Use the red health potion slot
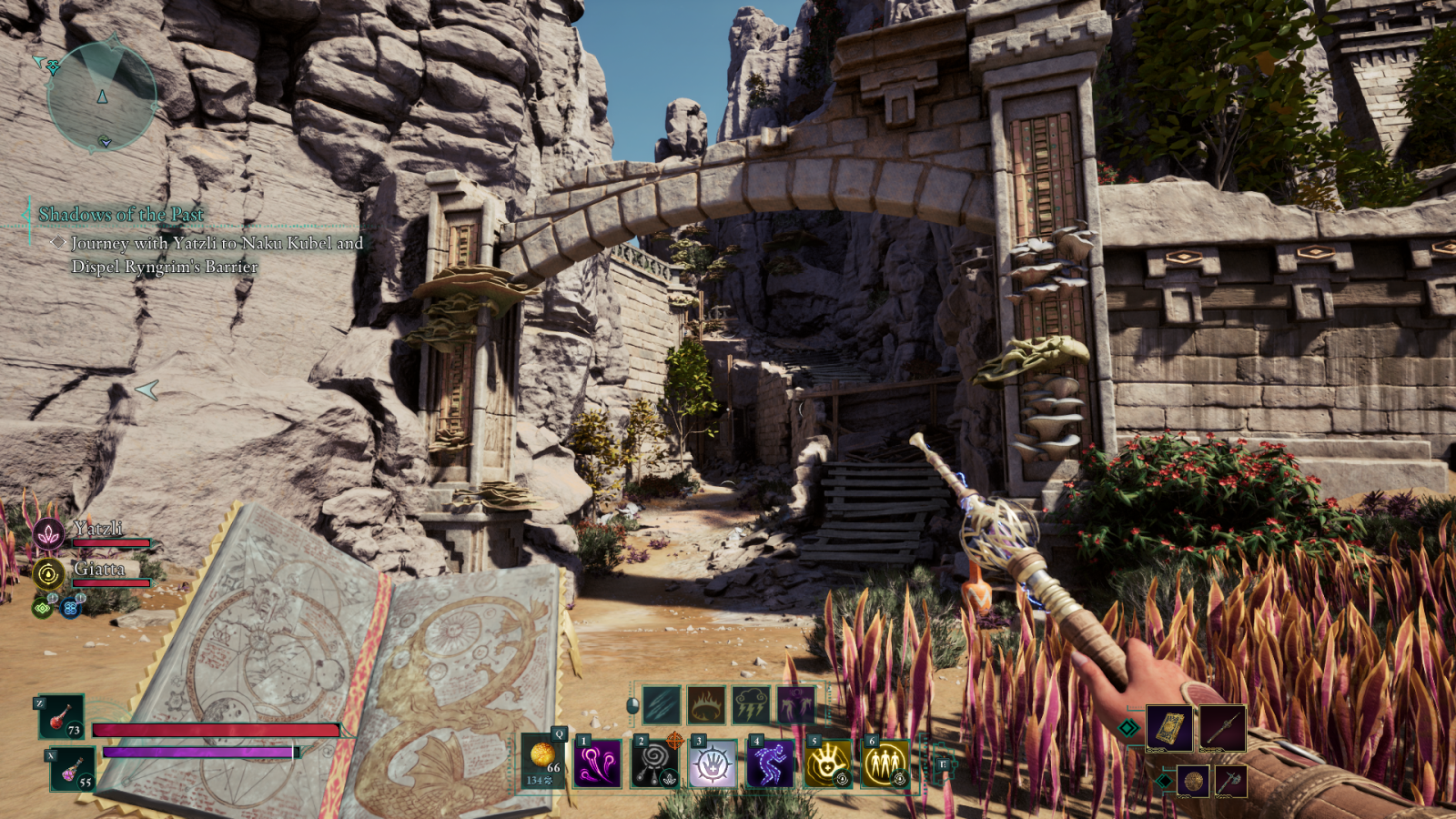Viewport: 1456px width, 819px height. 62,717
